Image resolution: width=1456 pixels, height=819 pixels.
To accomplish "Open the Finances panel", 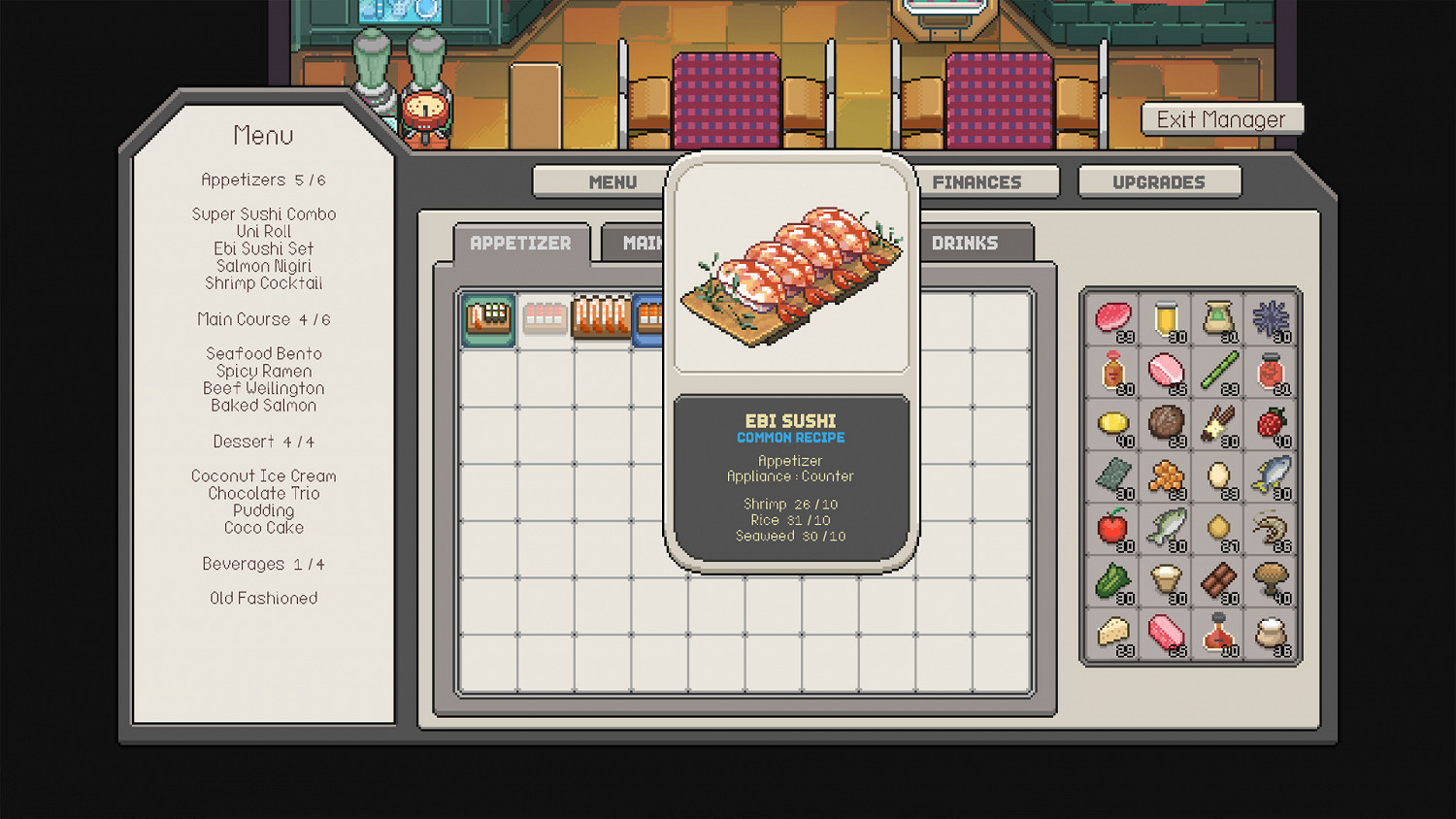I will 976,181.
